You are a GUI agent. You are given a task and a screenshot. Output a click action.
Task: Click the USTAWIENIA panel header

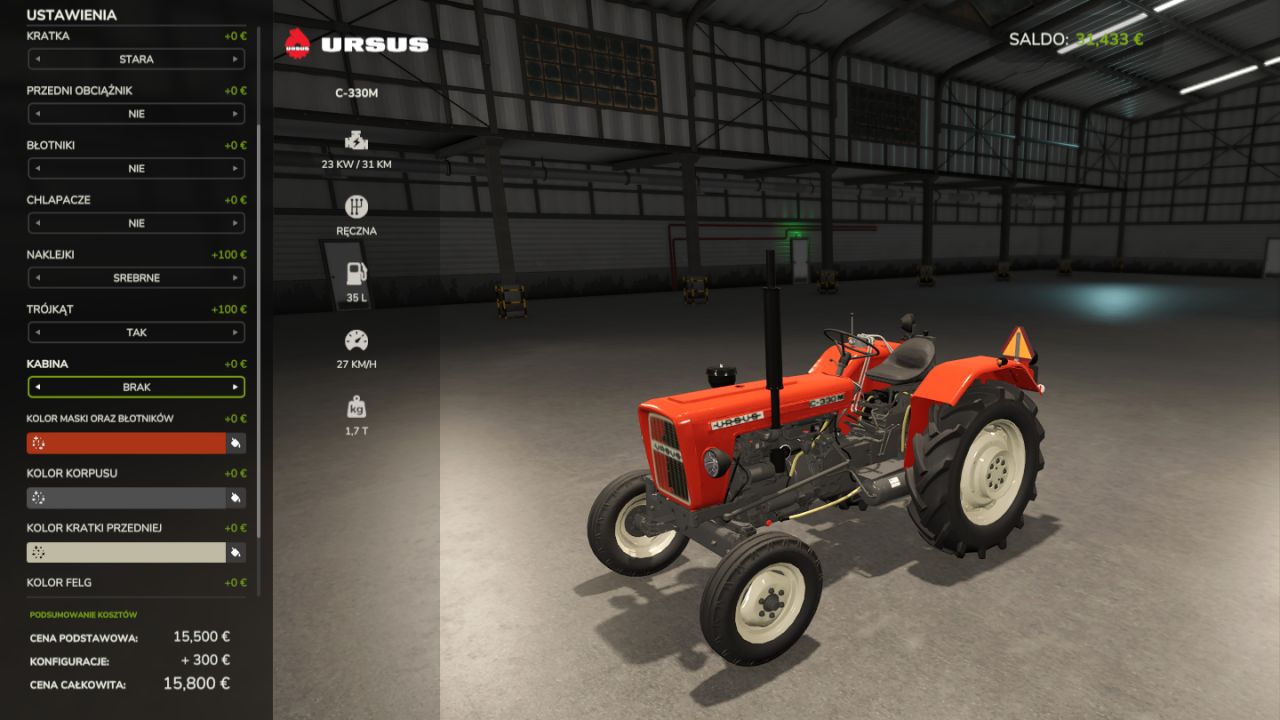click(x=70, y=15)
